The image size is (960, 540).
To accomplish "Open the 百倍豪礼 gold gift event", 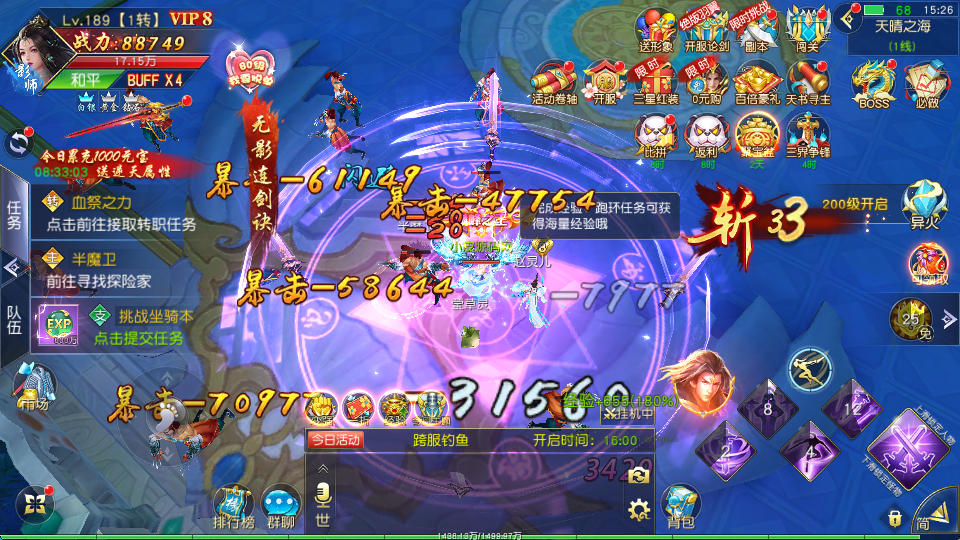I will click(x=756, y=82).
